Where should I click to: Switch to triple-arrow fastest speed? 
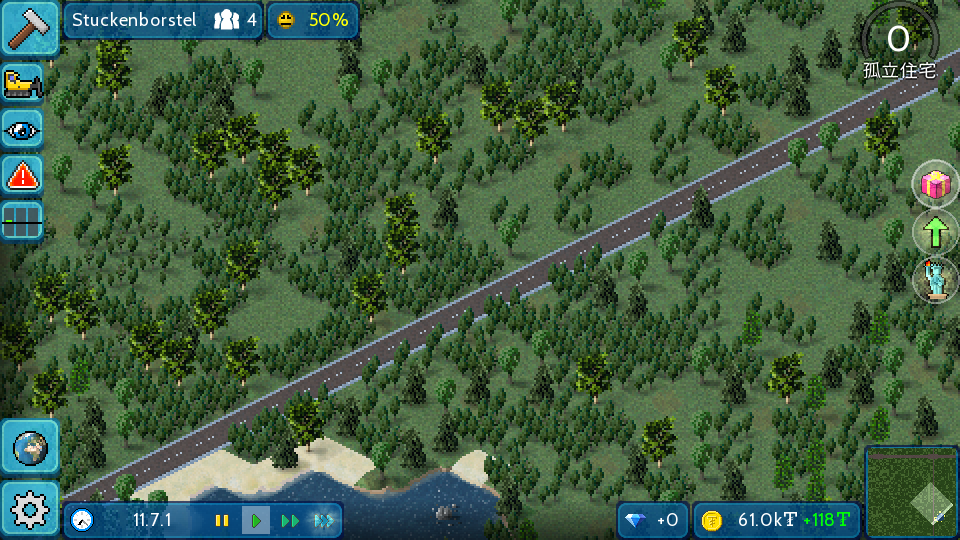pos(324,520)
